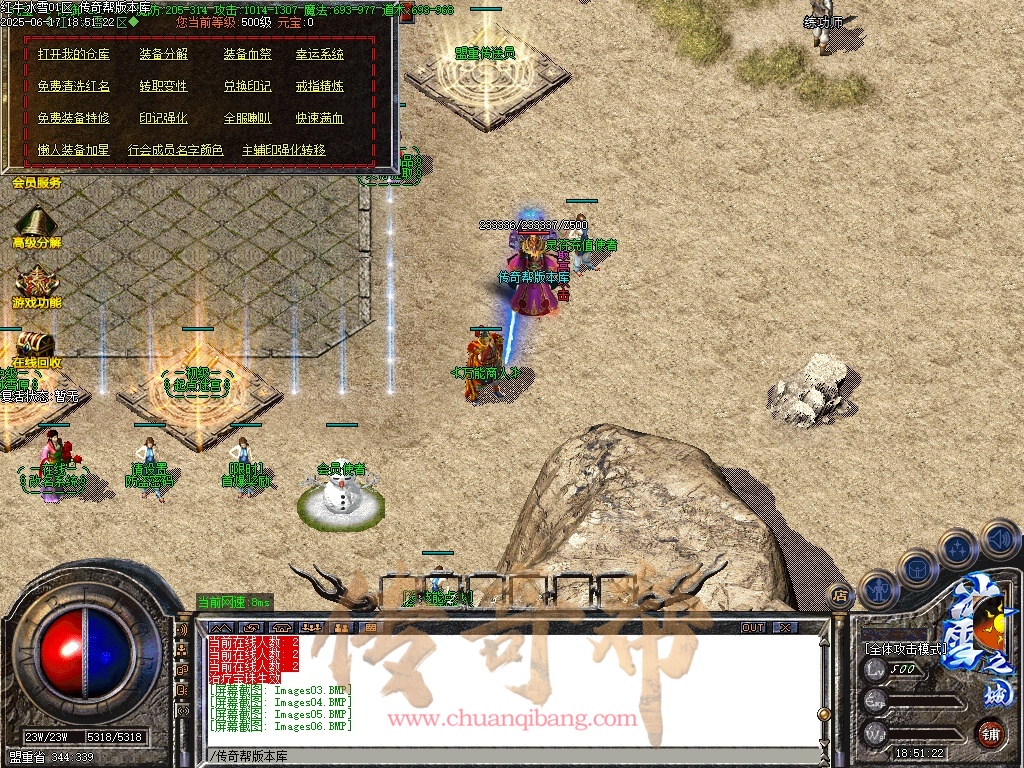
Task: Select the 装备分解 menu link
Action: (x=164, y=54)
